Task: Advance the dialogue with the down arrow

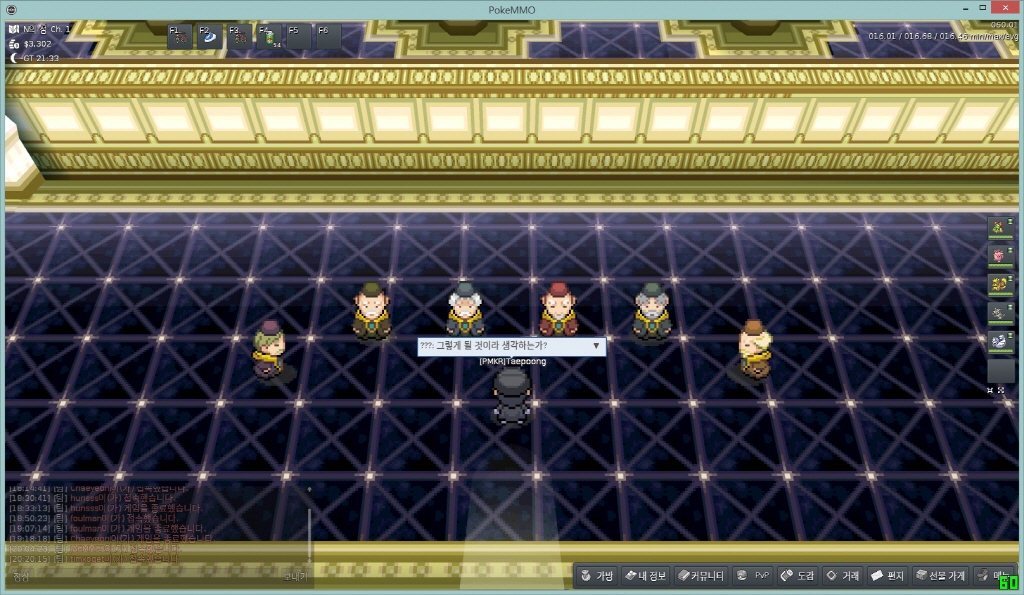Action: 597,345
